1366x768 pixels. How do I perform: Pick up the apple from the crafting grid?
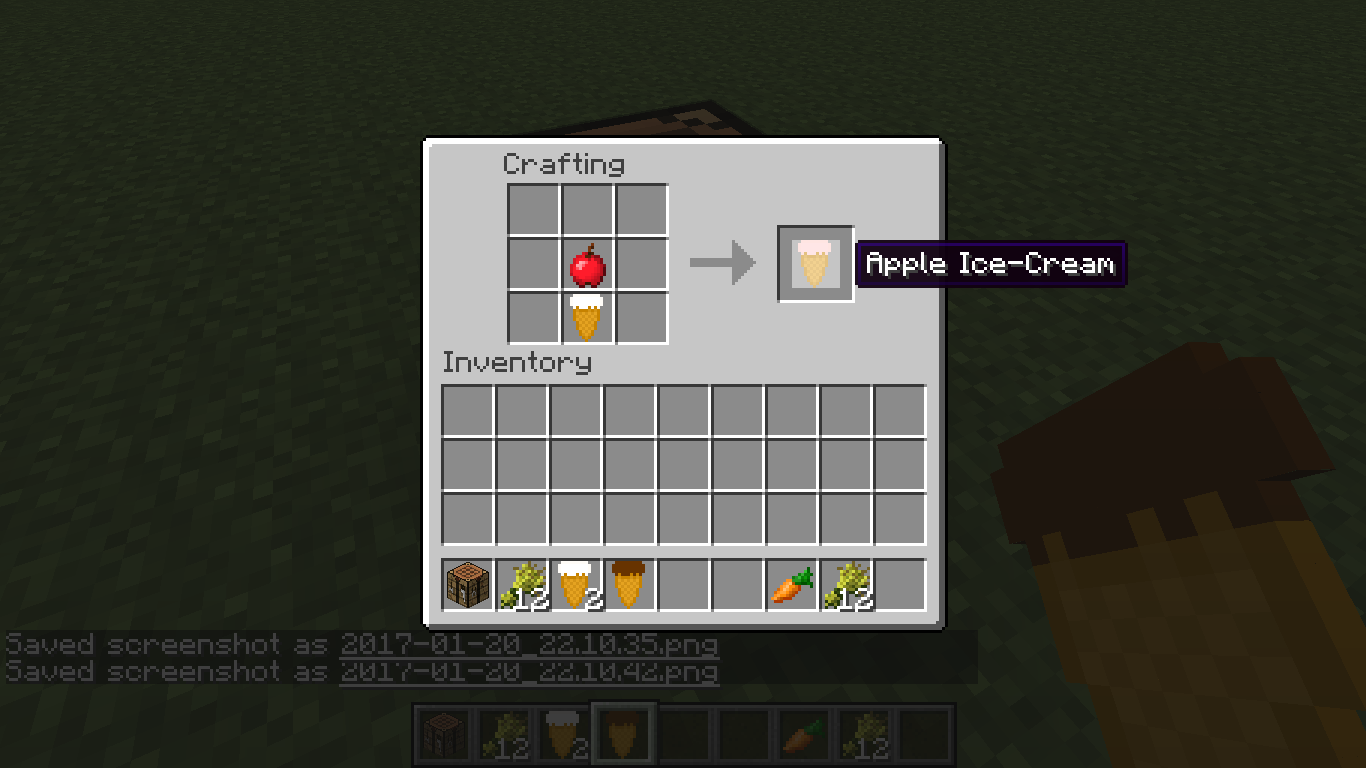tap(586, 263)
